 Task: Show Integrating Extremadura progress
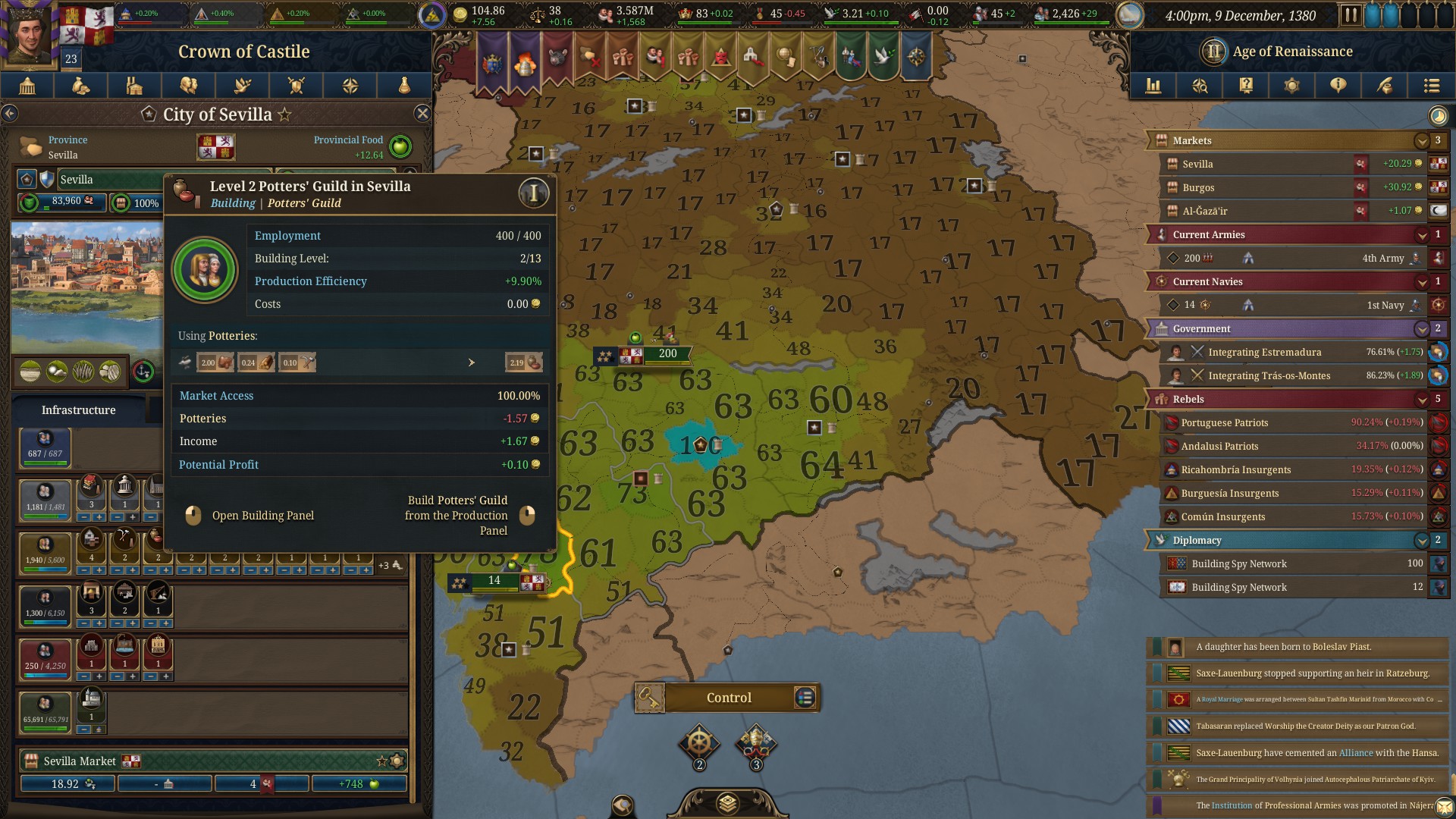point(1289,352)
